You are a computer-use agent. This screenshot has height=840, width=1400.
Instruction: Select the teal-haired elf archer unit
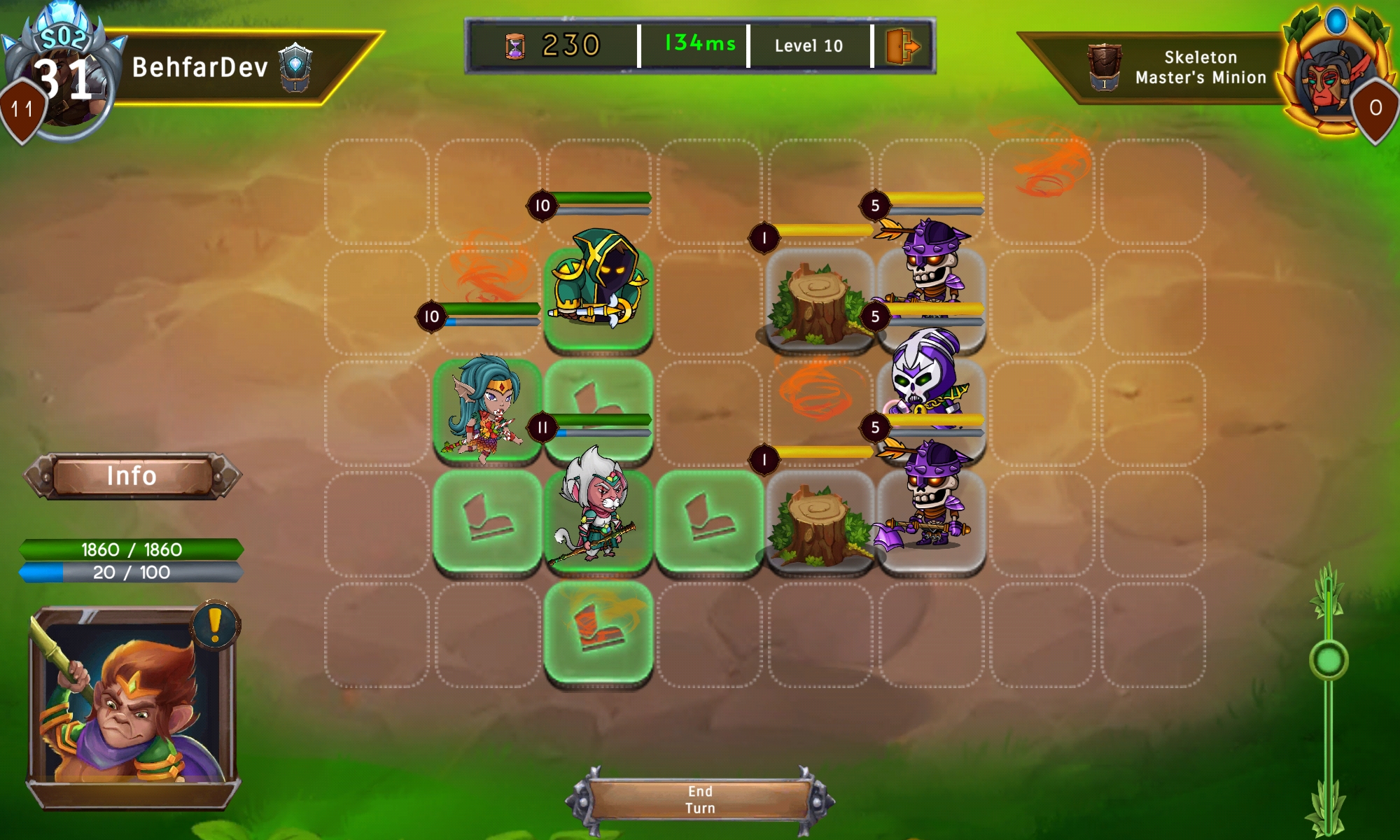click(x=486, y=409)
